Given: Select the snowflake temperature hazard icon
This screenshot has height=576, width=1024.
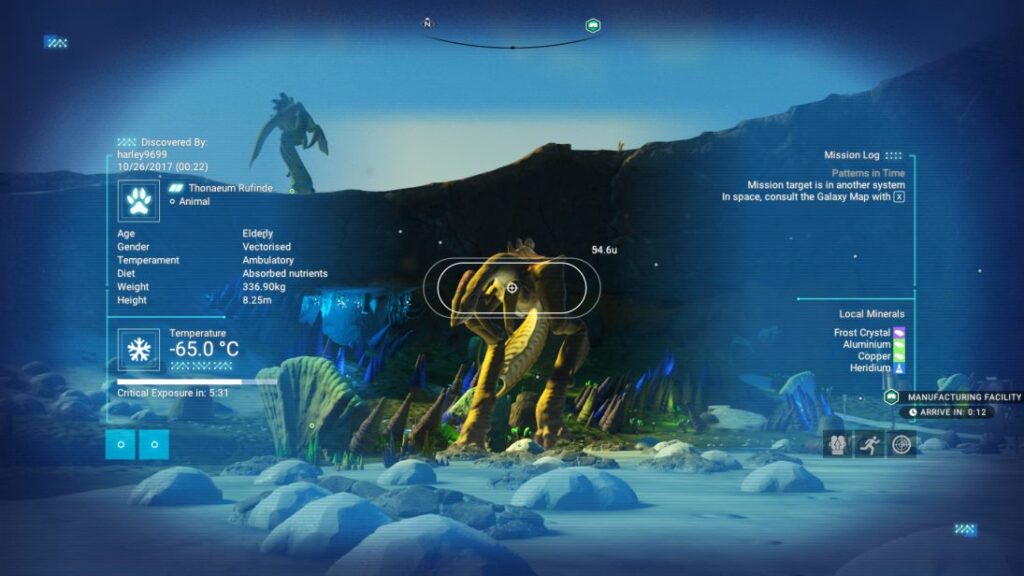Looking at the screenshot, I should tap(137, 348).
